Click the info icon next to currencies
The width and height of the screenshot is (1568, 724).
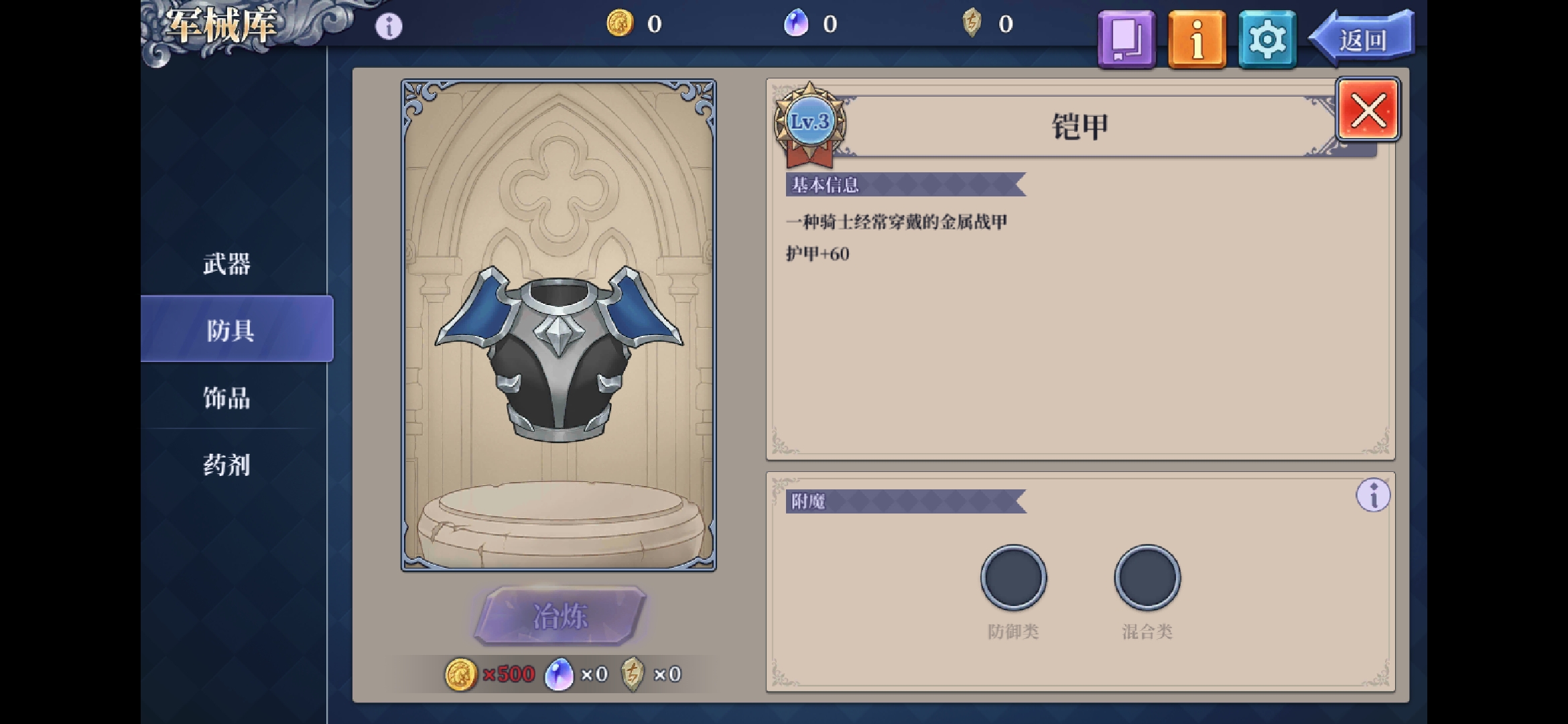[387, 25]
